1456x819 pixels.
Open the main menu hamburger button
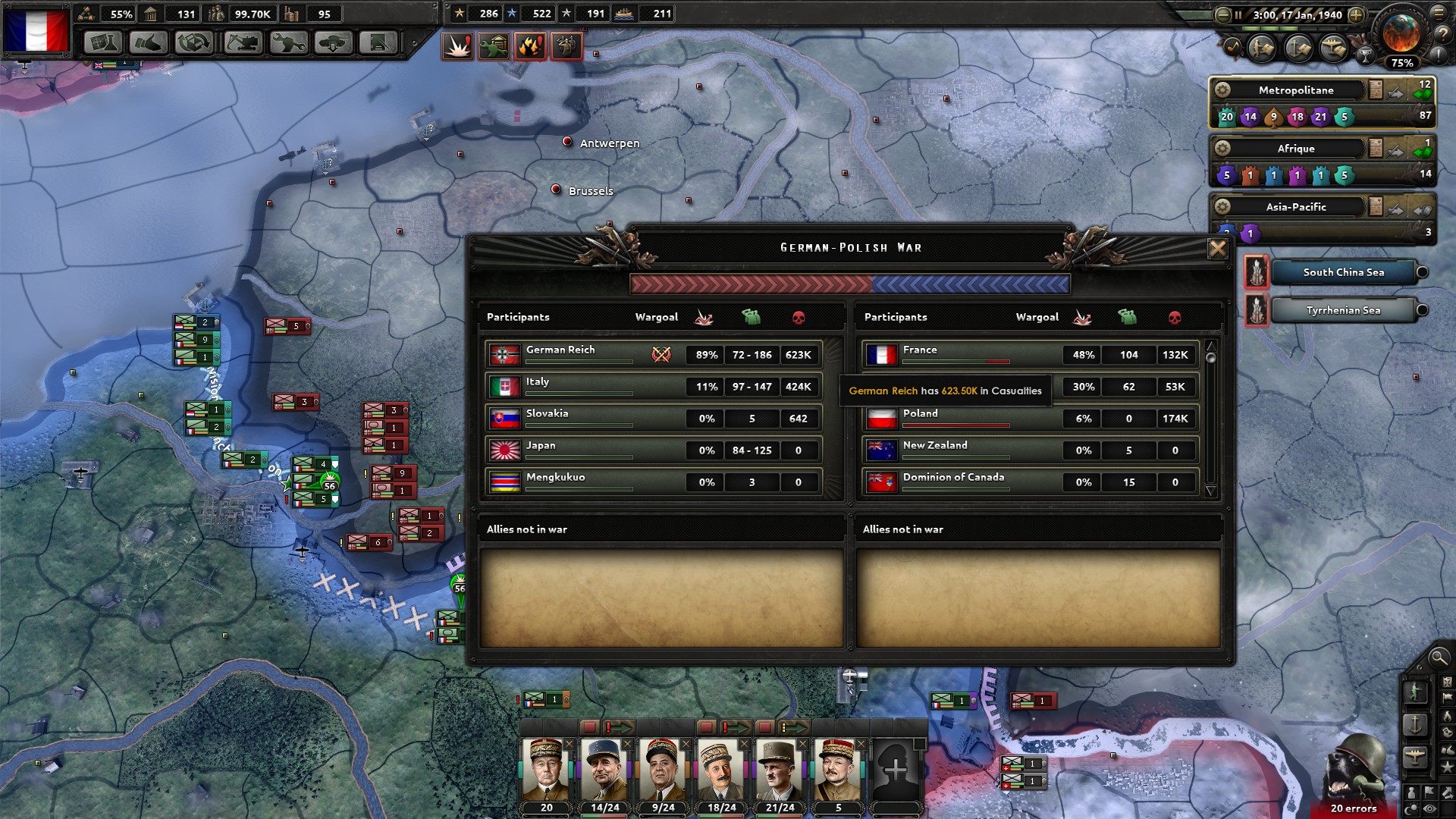coord(1439,14)
